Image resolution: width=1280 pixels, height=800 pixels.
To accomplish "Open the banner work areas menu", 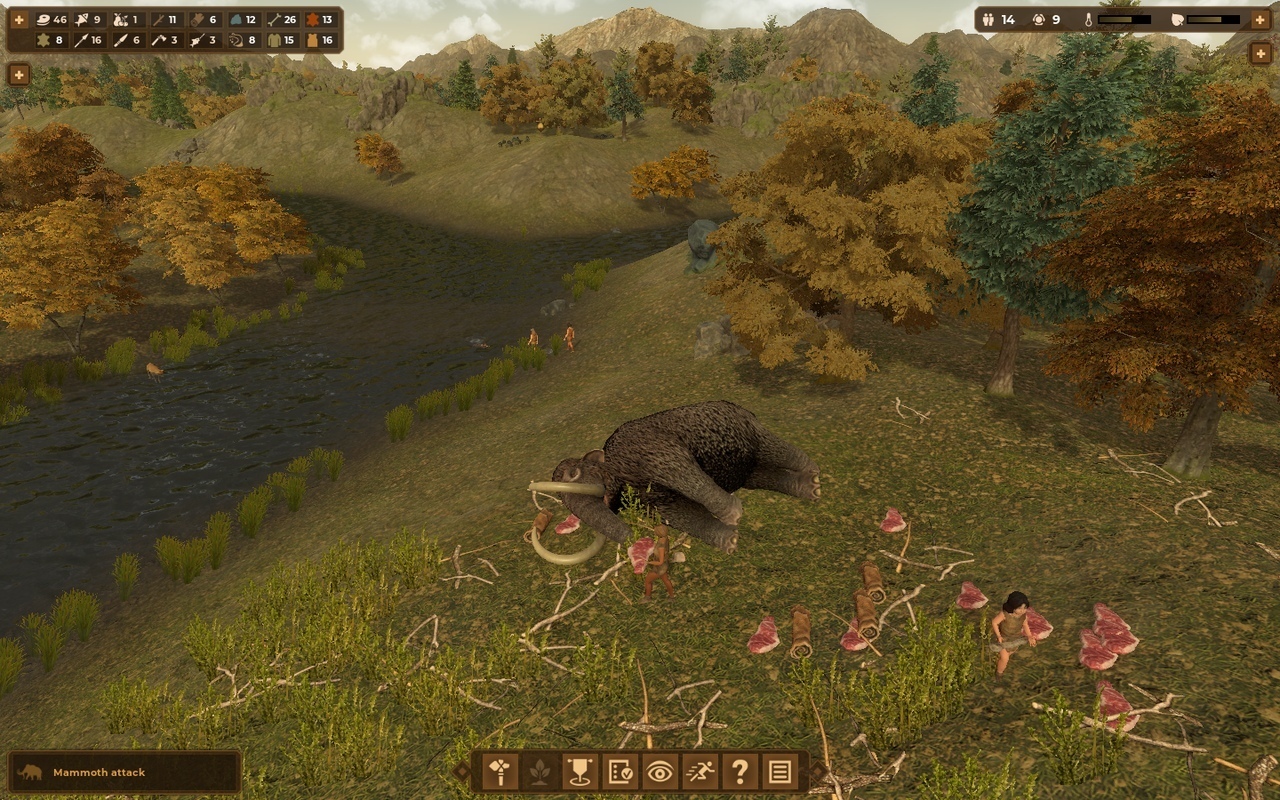I will (579, 772).
